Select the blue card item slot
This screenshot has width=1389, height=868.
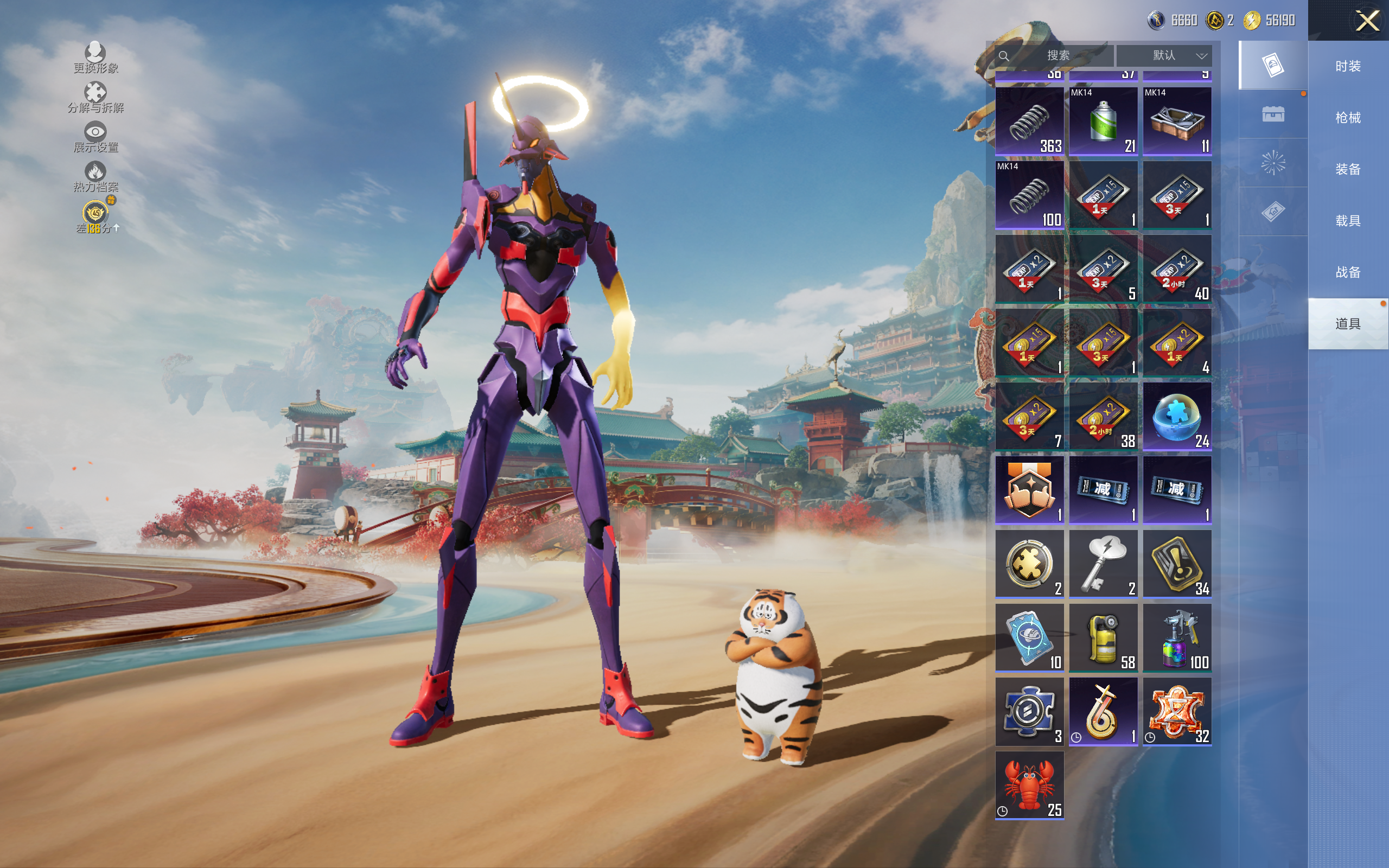click(1029, 637)
